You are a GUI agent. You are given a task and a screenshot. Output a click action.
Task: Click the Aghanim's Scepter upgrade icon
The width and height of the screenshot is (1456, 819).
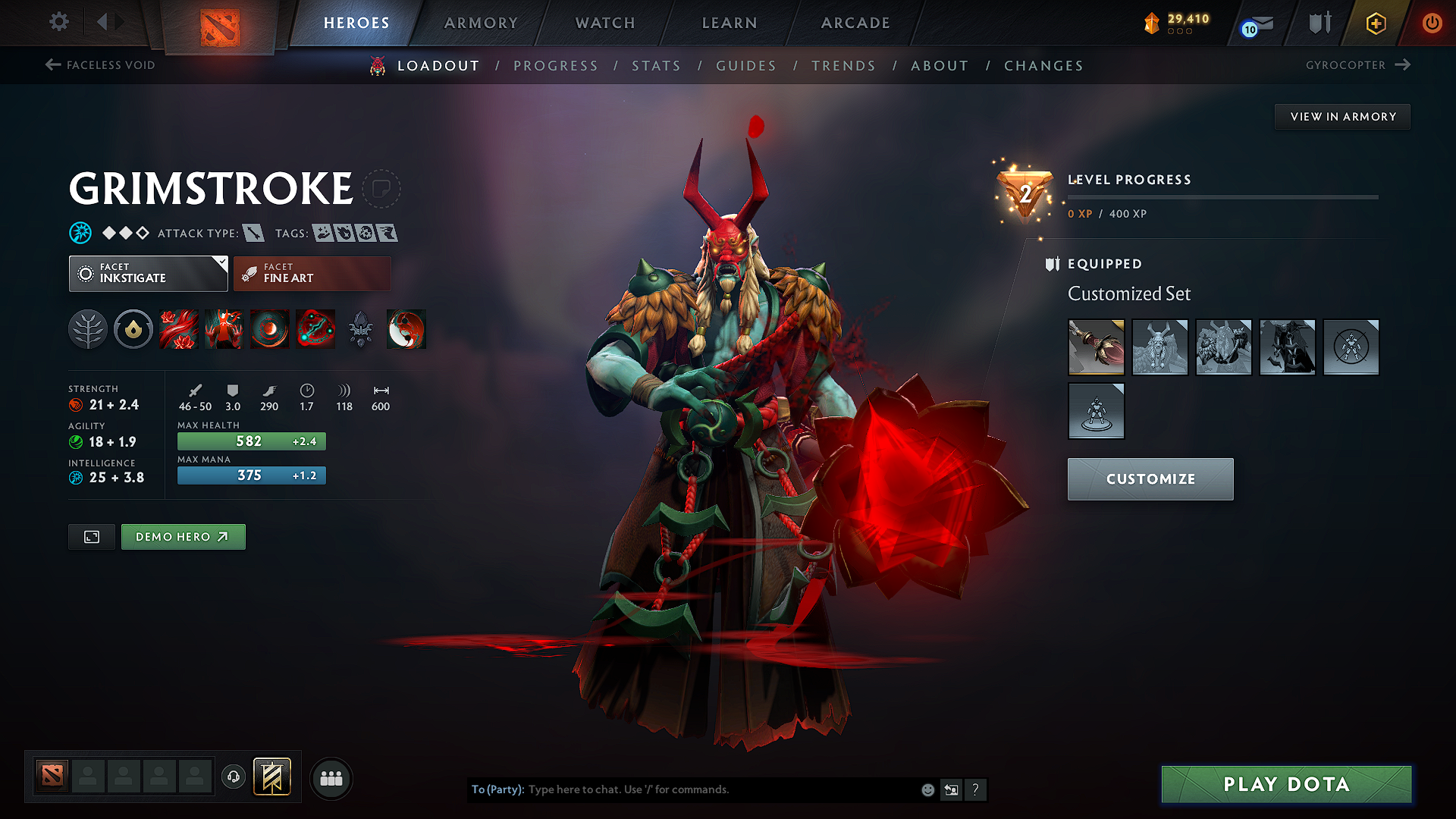point(361,329)
